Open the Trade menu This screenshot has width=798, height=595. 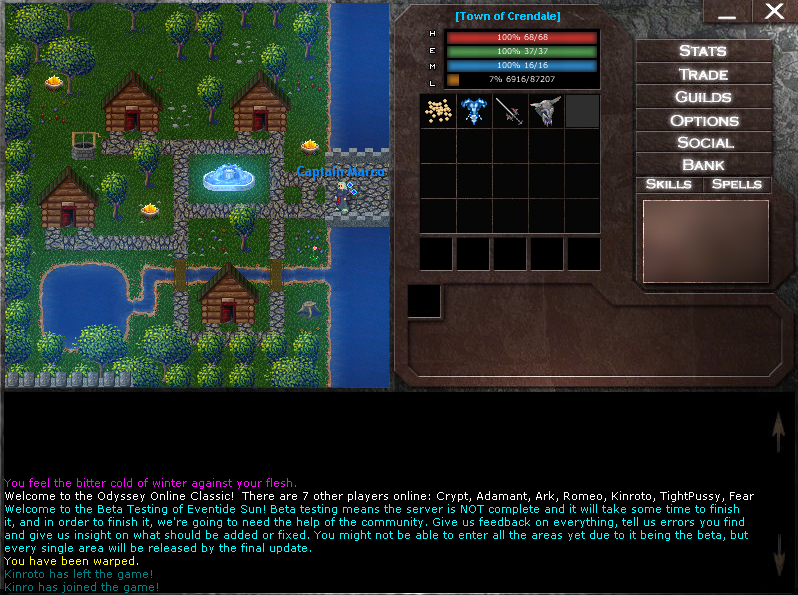click(703, 74)
